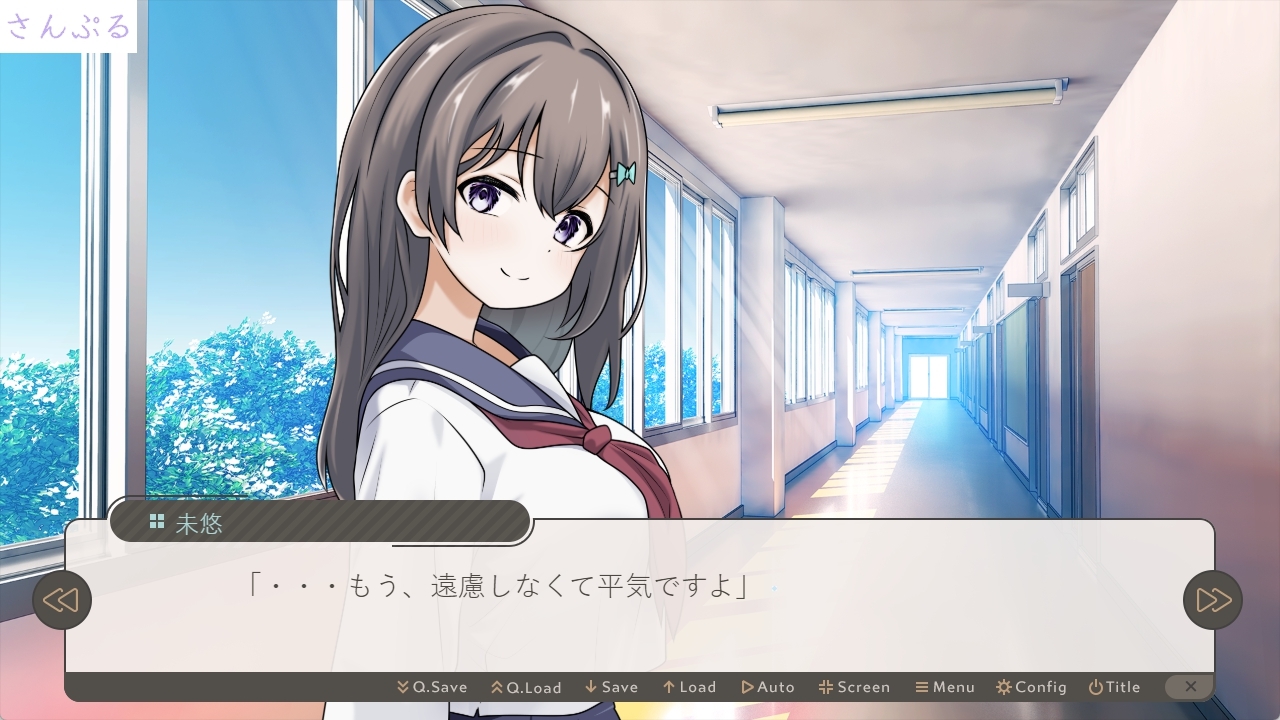Screen dimensions: 1280x720
Task: Open Config with the gear icon
Action: pyautogui.click(x=1003, y=687)
